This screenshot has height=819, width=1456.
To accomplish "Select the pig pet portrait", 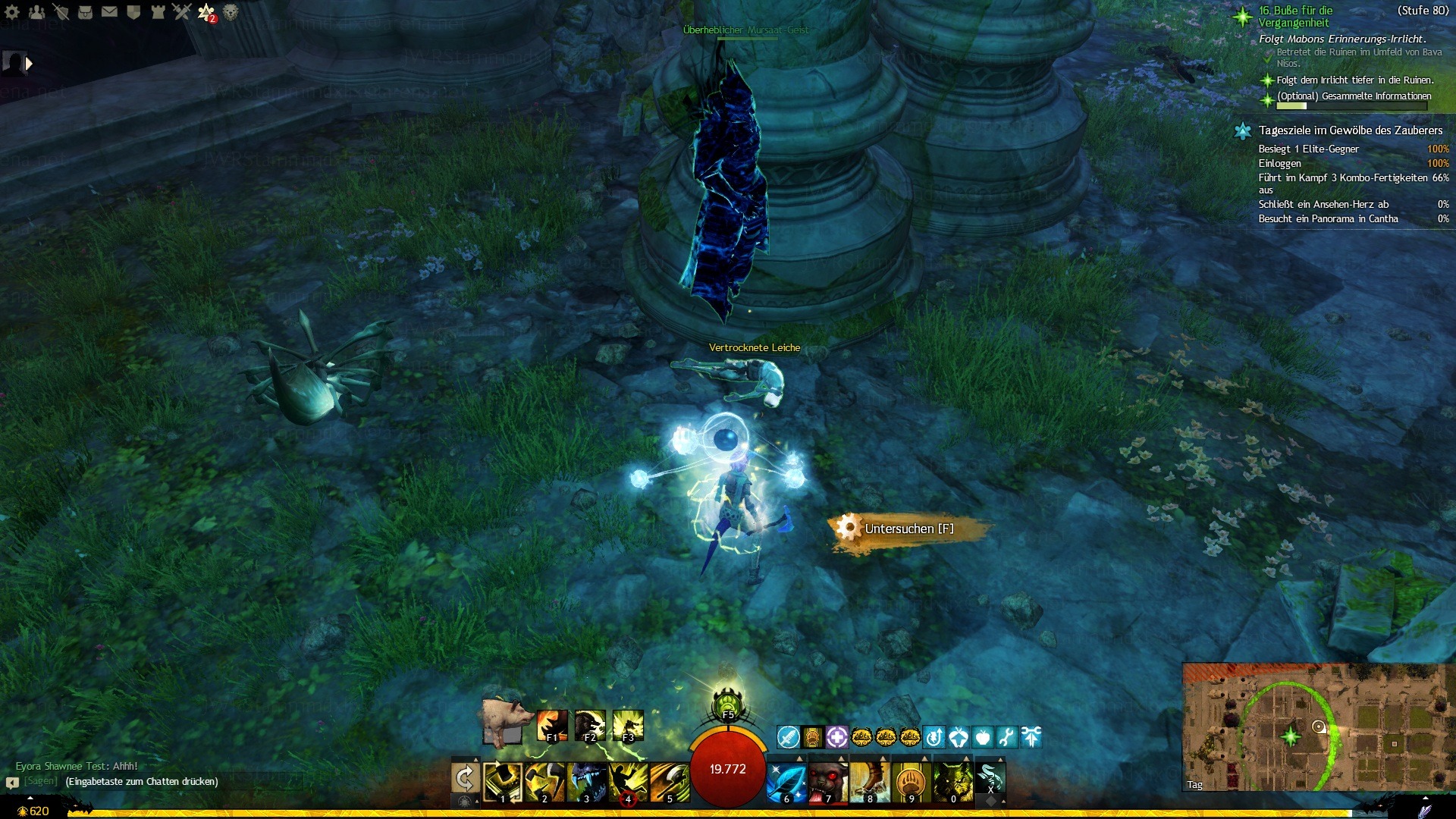I will click(x=504, y=722).
